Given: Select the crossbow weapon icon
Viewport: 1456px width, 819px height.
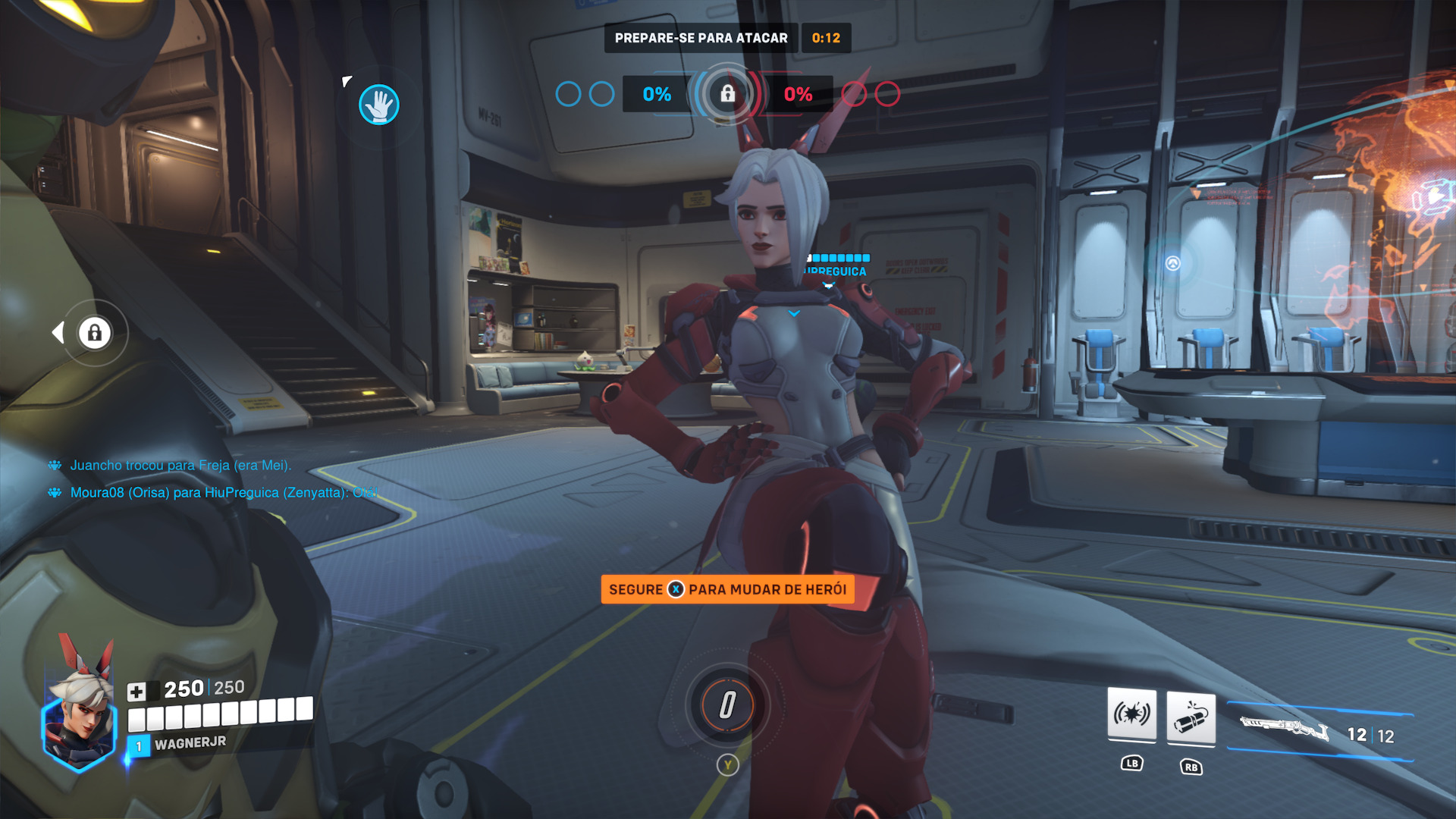Looking at the screenshot, I should (x=1284, y=729).
